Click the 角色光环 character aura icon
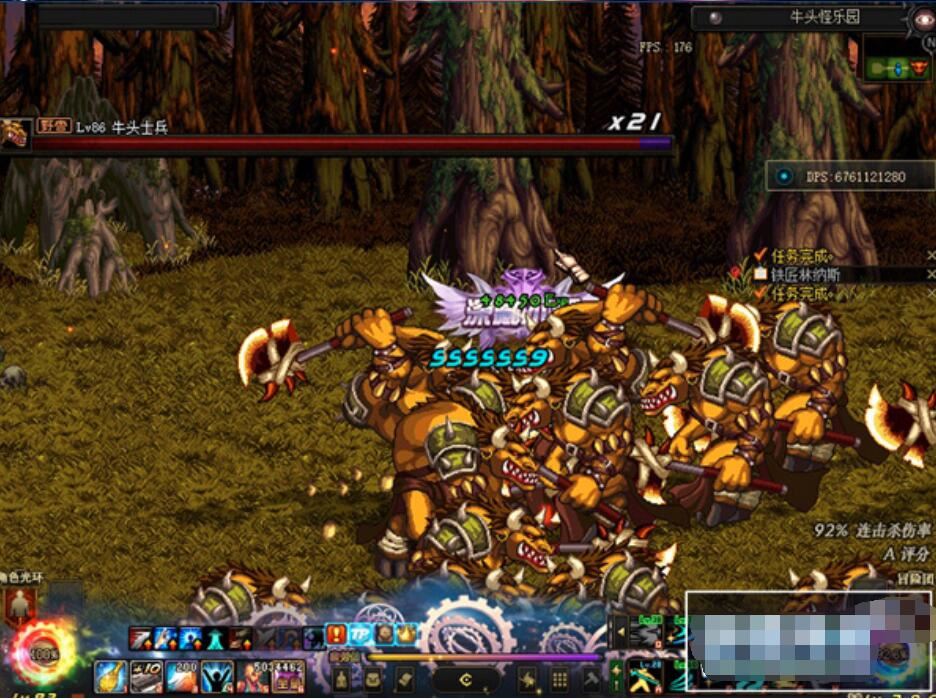 [19, 604]
